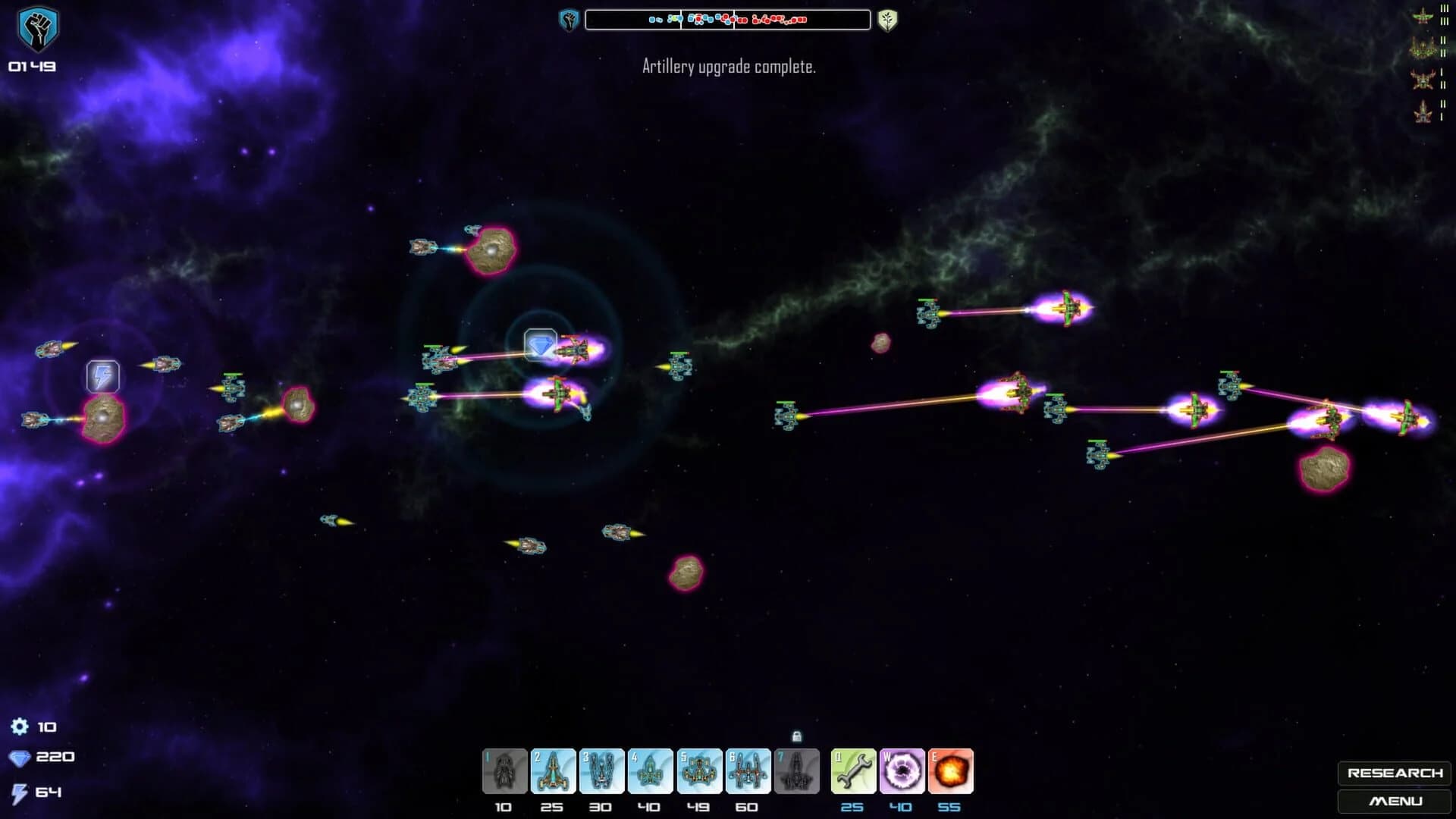
Task: Trigger the W wormhole ability
Action: click(902, 770)
